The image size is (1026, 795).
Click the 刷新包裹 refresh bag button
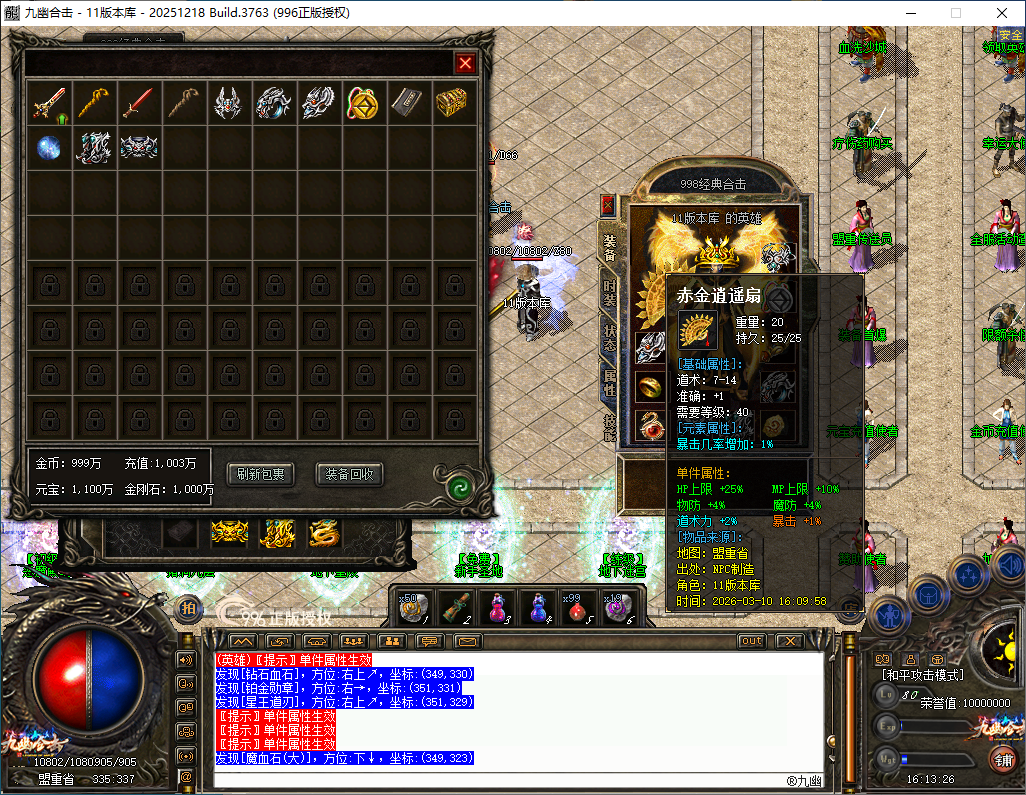(x=260, y=474)
